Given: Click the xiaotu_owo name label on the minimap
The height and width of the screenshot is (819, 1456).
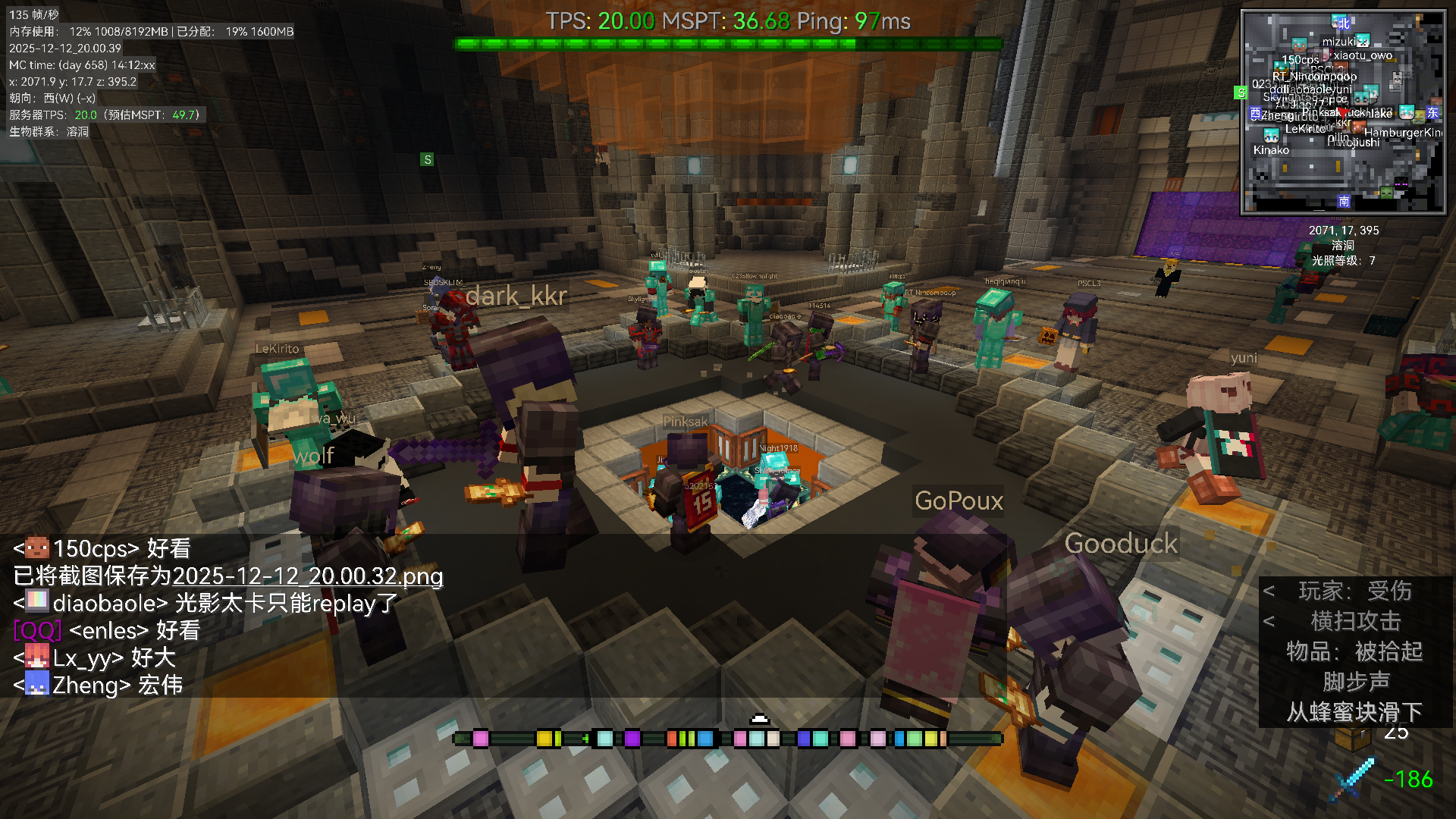Looking at the screenshot, I should click(x=1363, y=55).
